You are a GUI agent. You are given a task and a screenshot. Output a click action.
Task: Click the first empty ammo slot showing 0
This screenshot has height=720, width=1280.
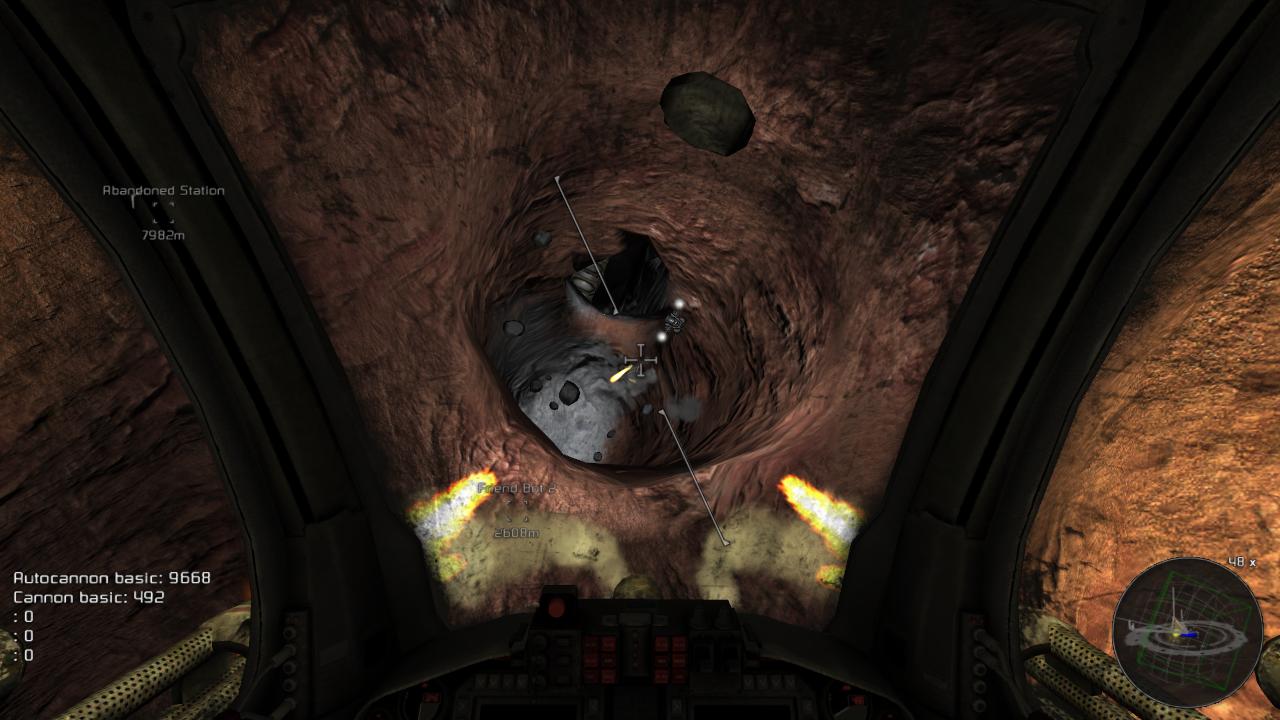pos(24,617)
